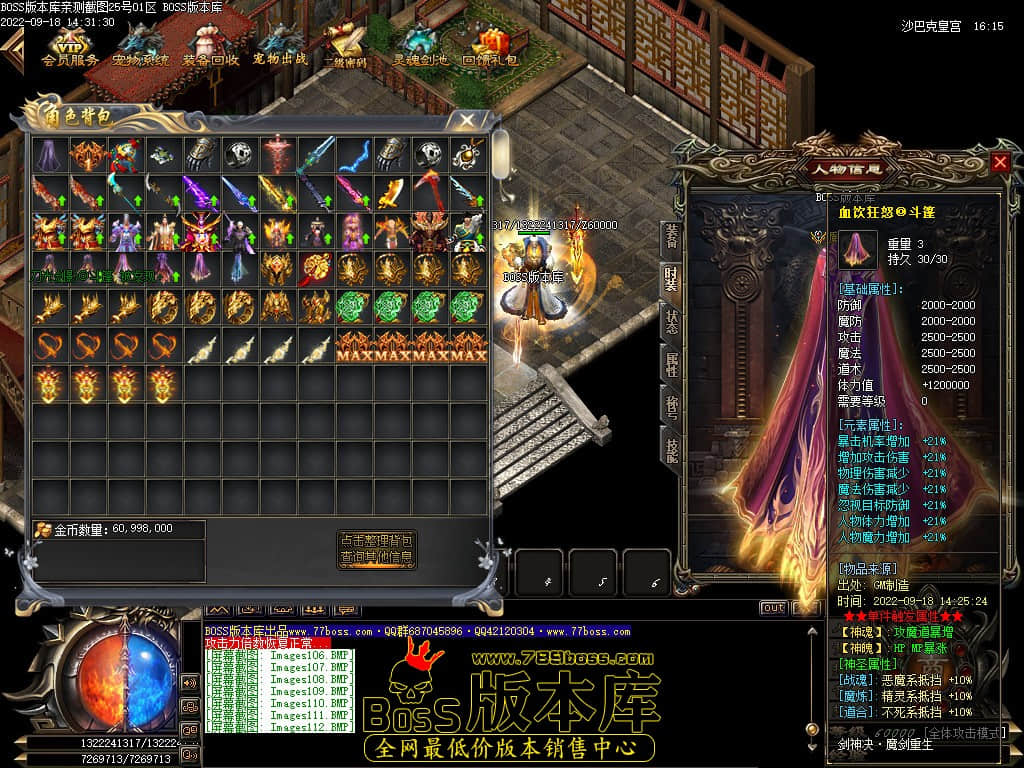Select the red cross sword in bag
The image size is (1024, 768).
pos(277,155)
